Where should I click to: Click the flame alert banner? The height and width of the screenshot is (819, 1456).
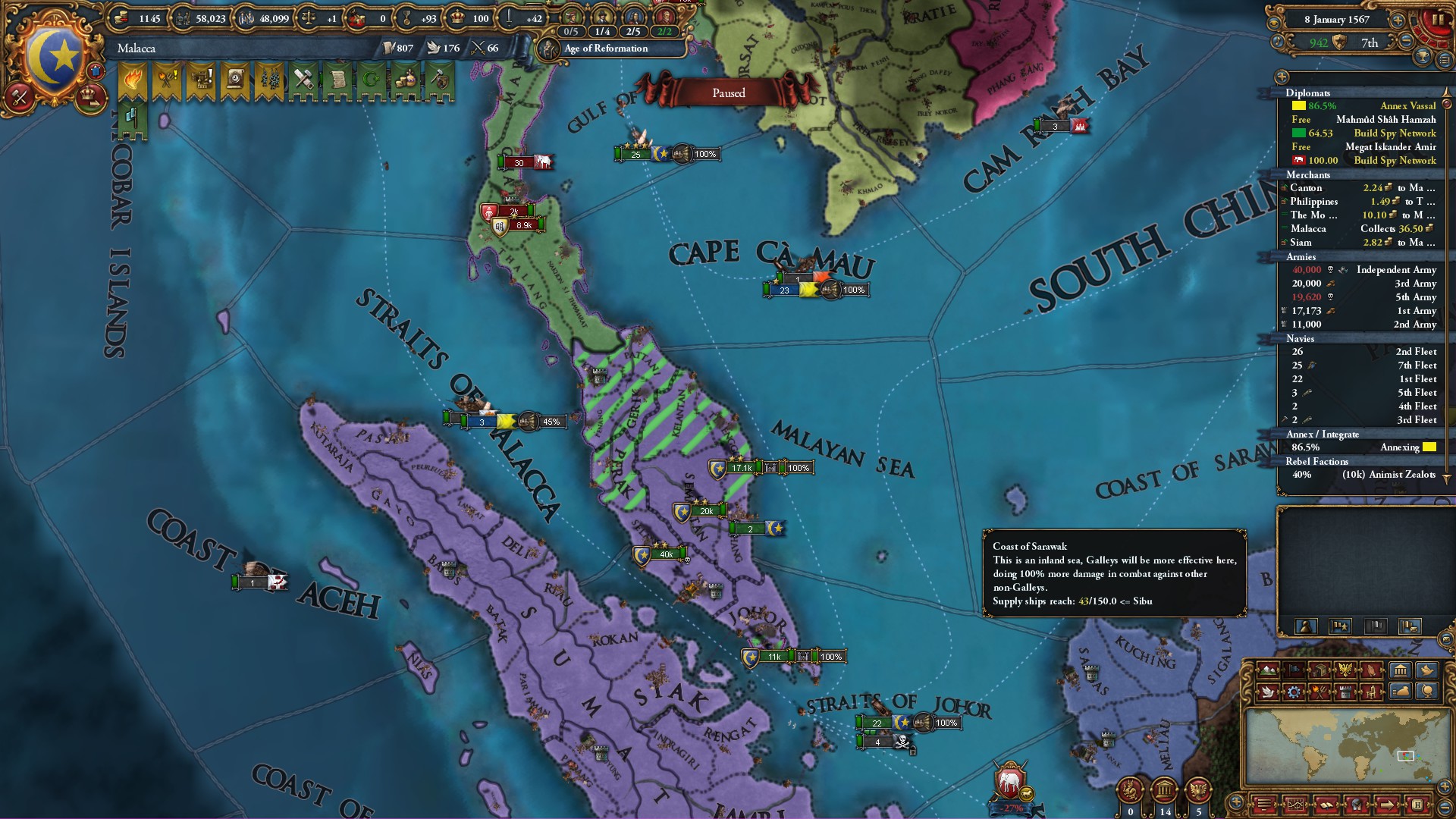tap(133, 79)
